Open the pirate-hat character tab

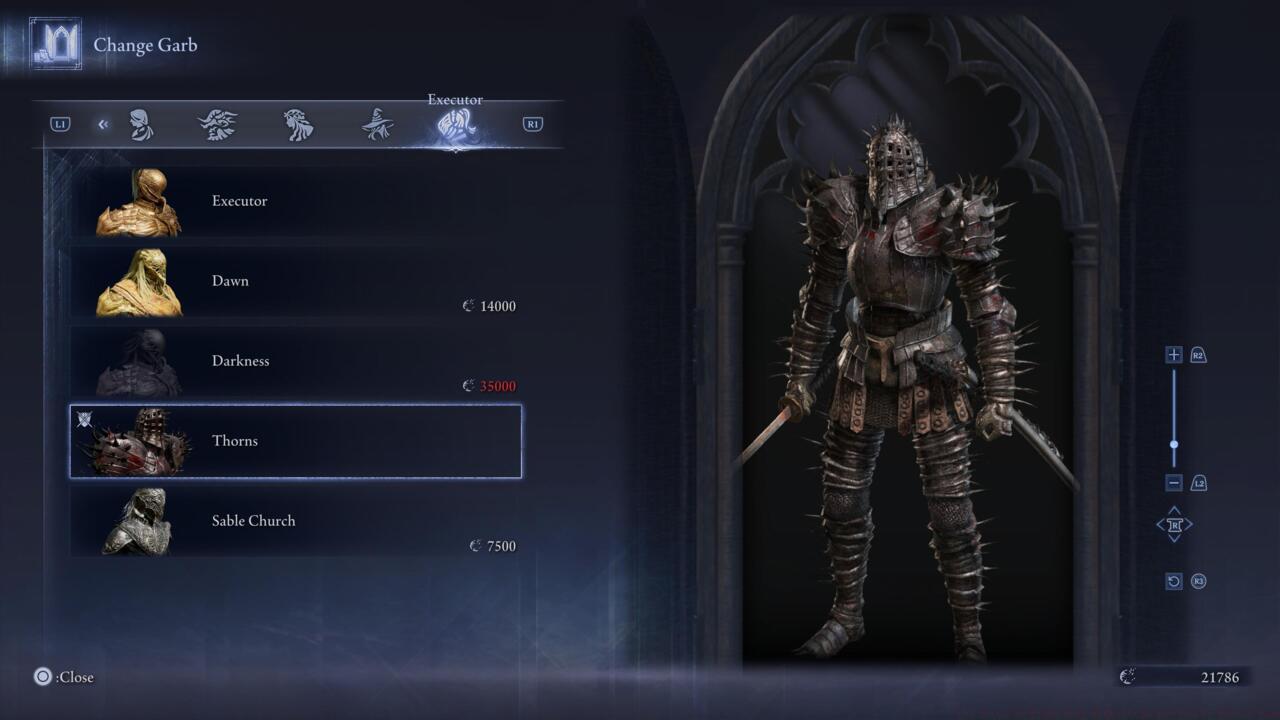point(218,125)
